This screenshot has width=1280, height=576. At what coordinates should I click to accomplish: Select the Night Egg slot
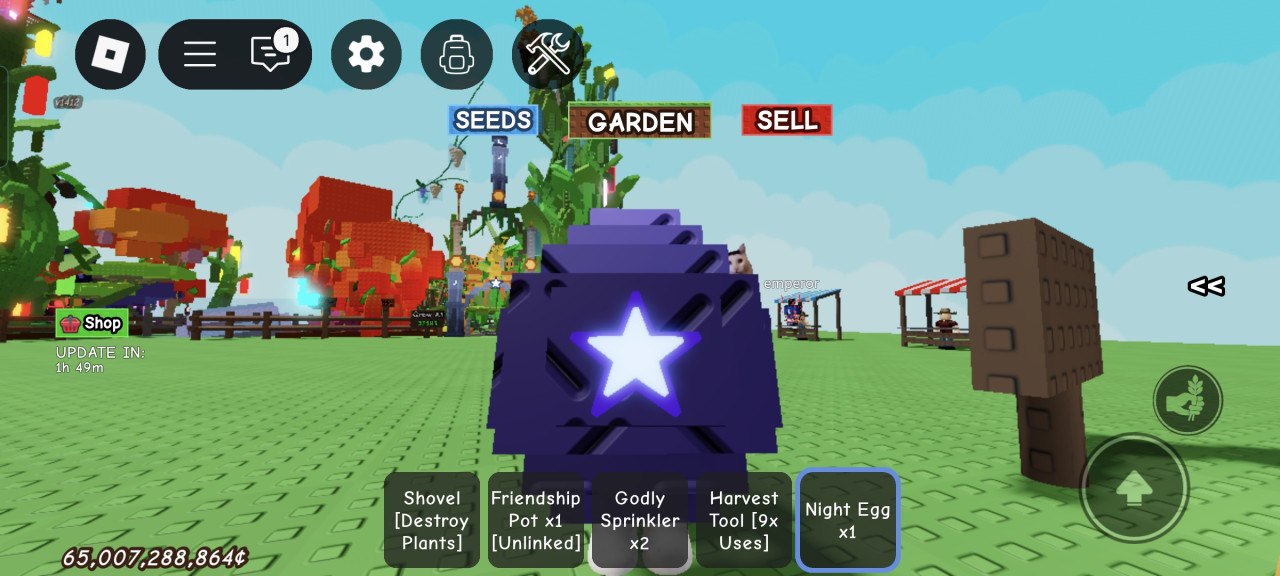[848, 520]
